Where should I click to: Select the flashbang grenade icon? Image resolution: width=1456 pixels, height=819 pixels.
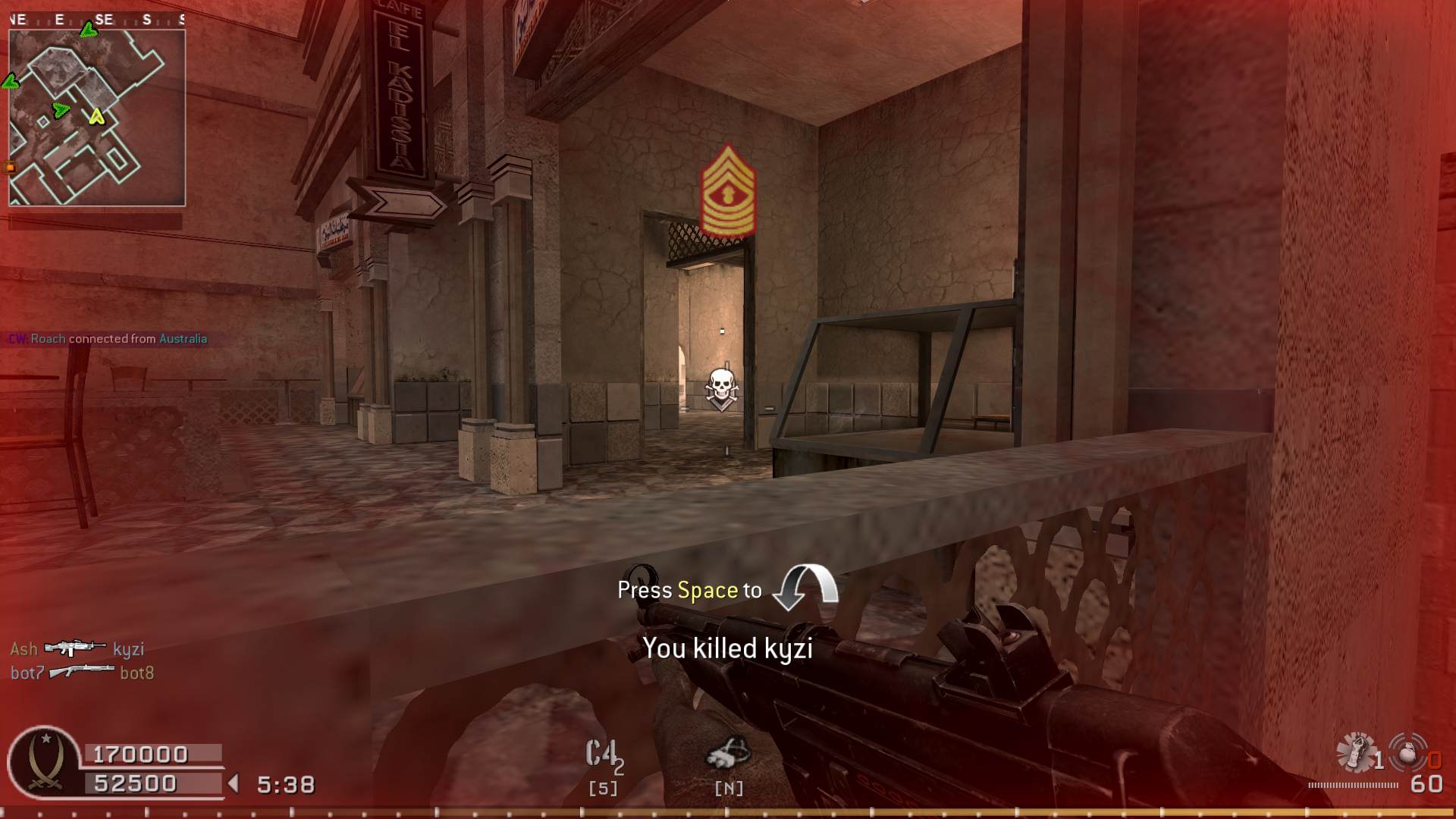(1356, 752)
